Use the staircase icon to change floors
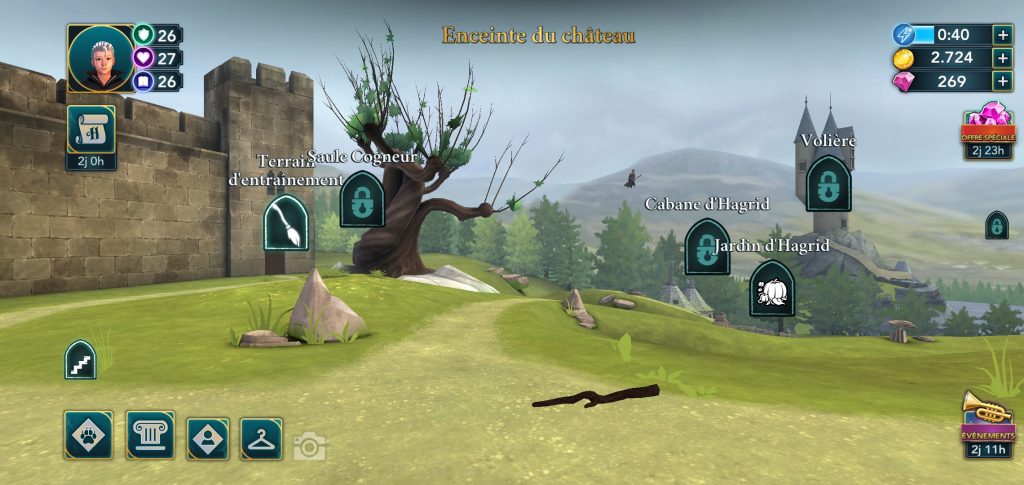Screen dimensions: 1024x485 point(80,360)
